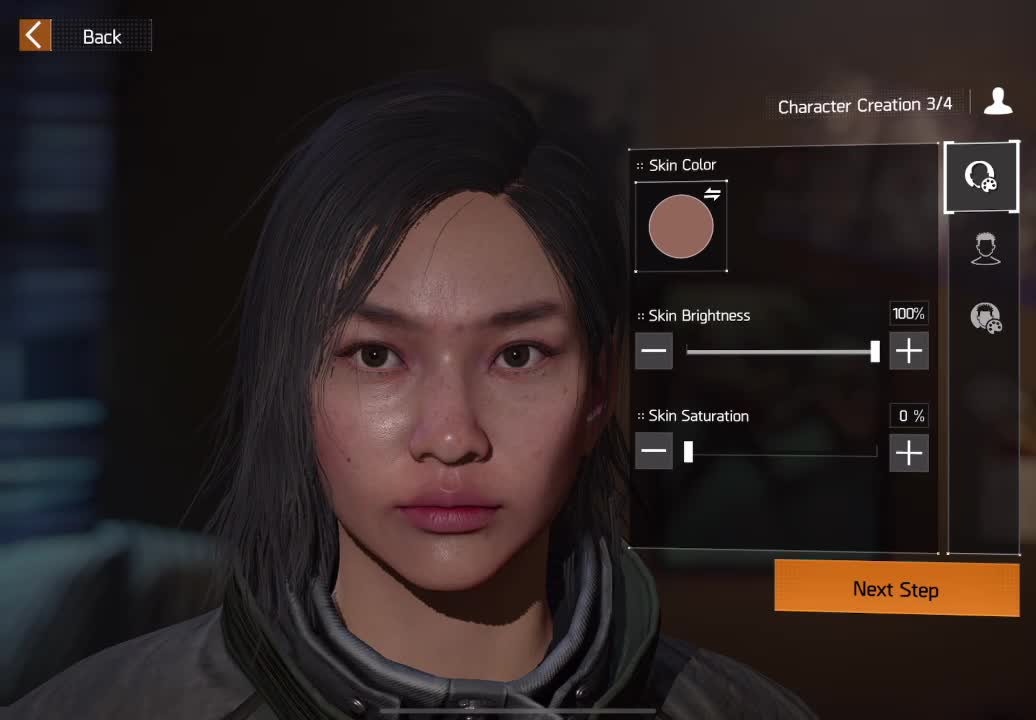Click the Skin Saturation slider track
Image resolution: width=1036 pixels, height=720 pixels.
pyautogui.click(x=780, y=452)
